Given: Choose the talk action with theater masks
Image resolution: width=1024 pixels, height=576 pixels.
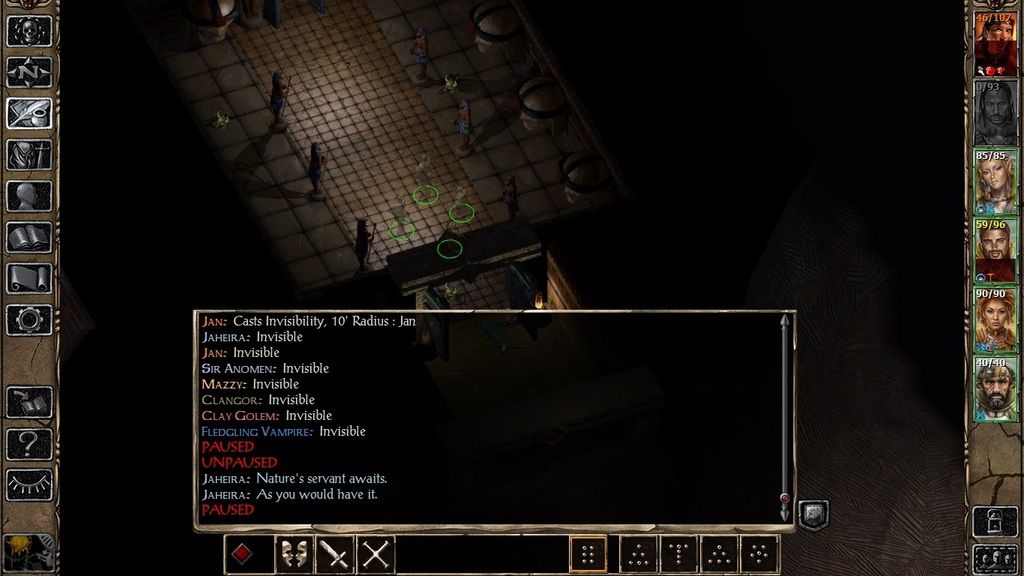Looking at the screenshot, I should [293, 554].
